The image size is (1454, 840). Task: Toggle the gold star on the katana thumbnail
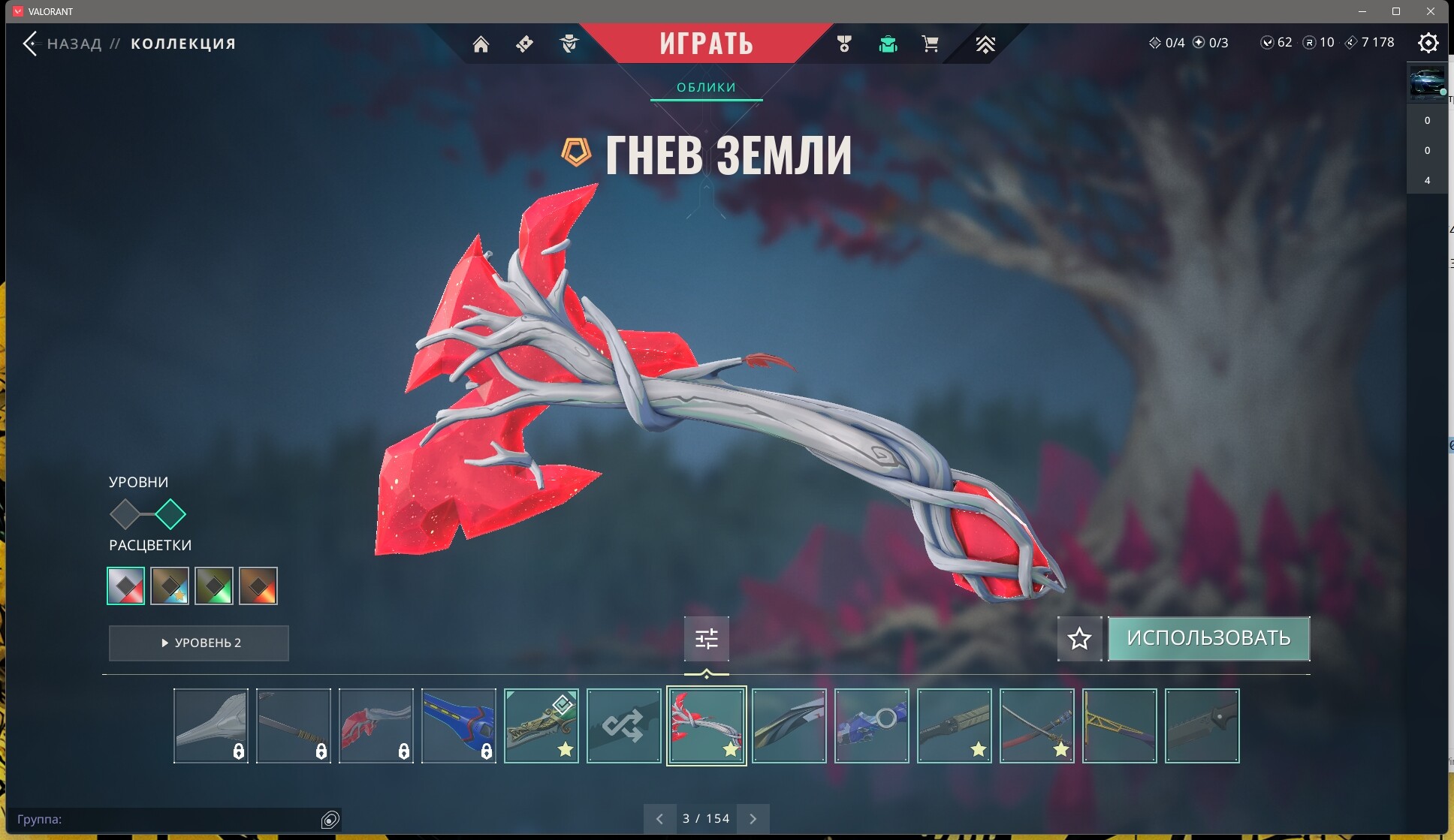pos(1061,748)
